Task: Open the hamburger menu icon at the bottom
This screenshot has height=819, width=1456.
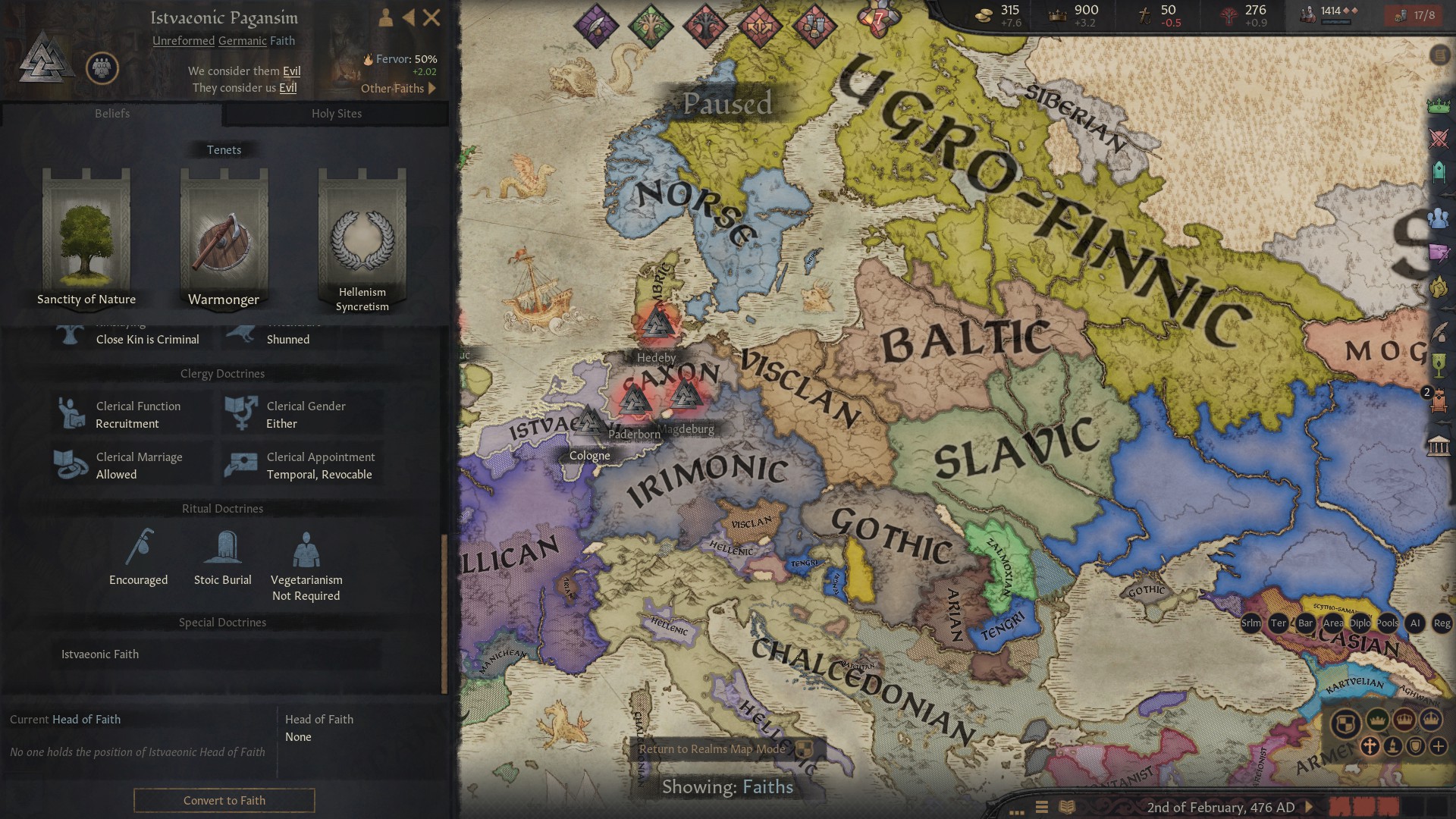Action: point(1041,806)
